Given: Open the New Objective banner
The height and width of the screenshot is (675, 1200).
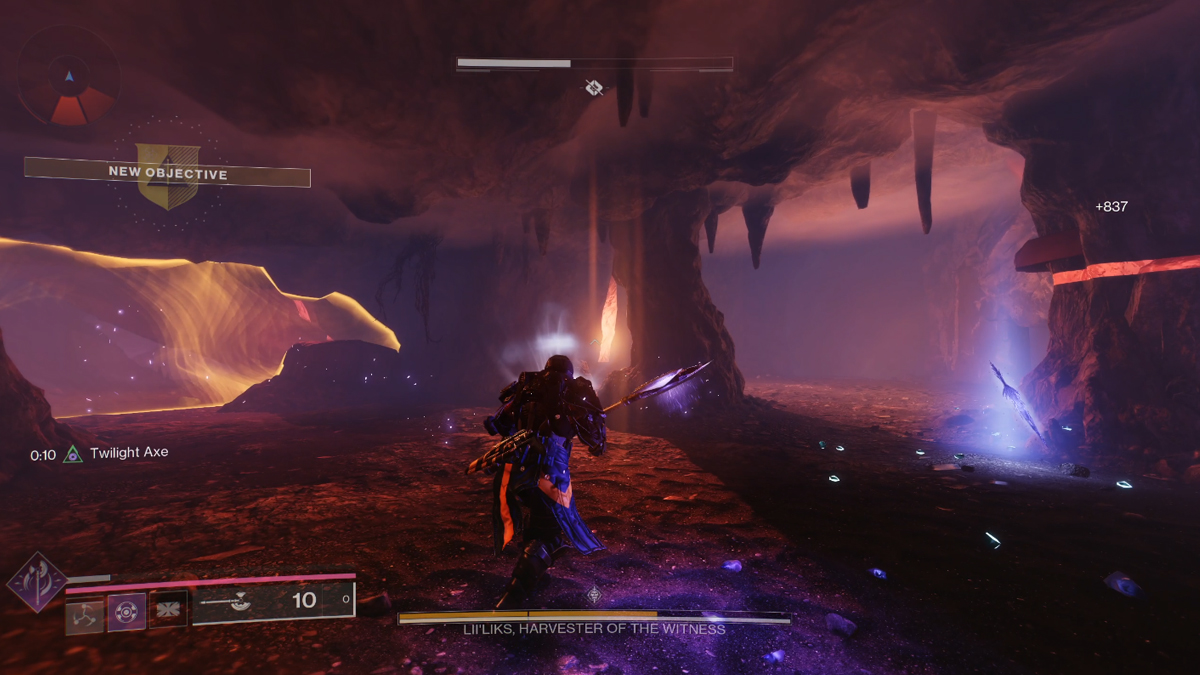Looking at the screenshot, I should [x=168, y=174].
